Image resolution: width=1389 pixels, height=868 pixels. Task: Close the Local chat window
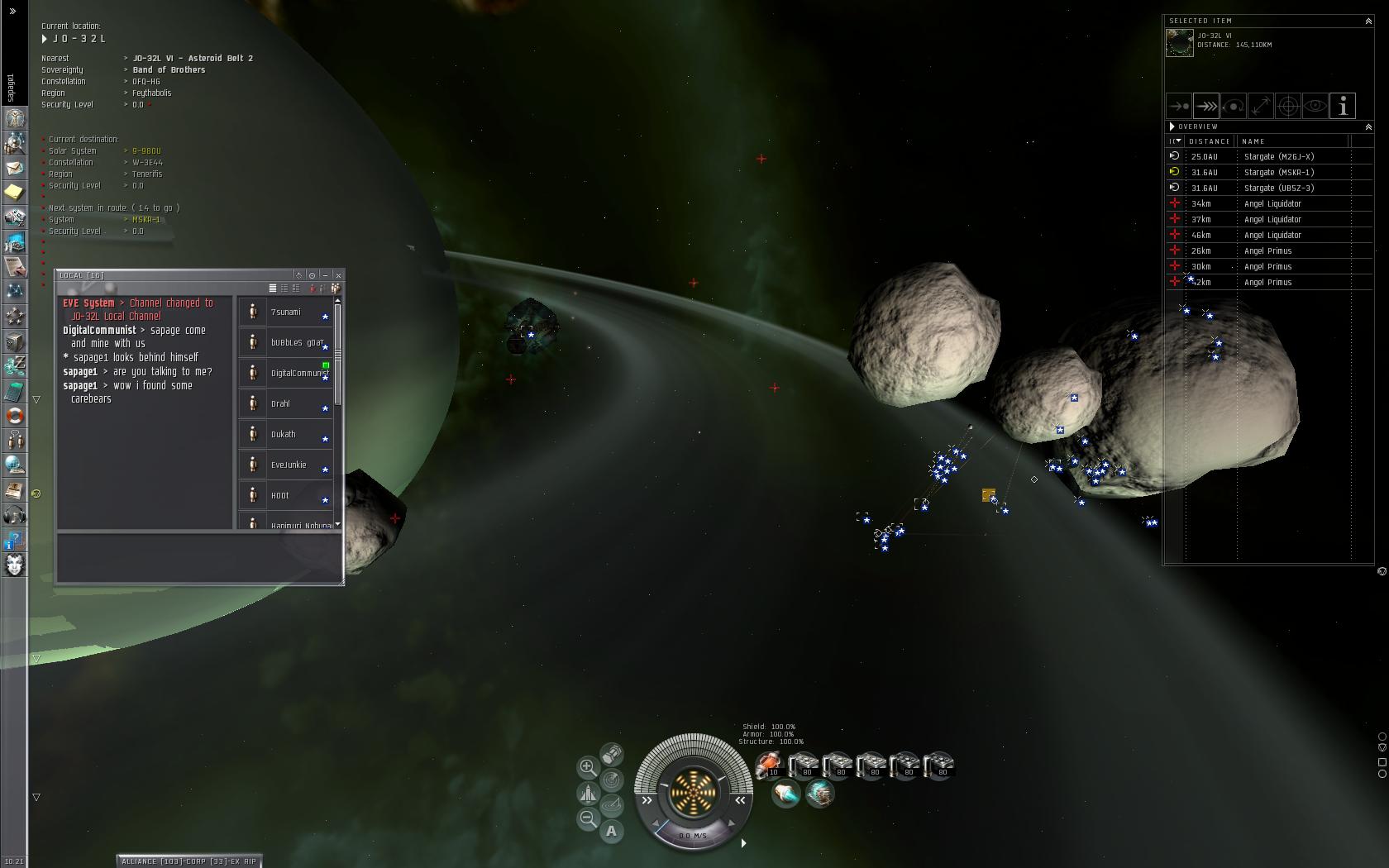click(338, 275)
